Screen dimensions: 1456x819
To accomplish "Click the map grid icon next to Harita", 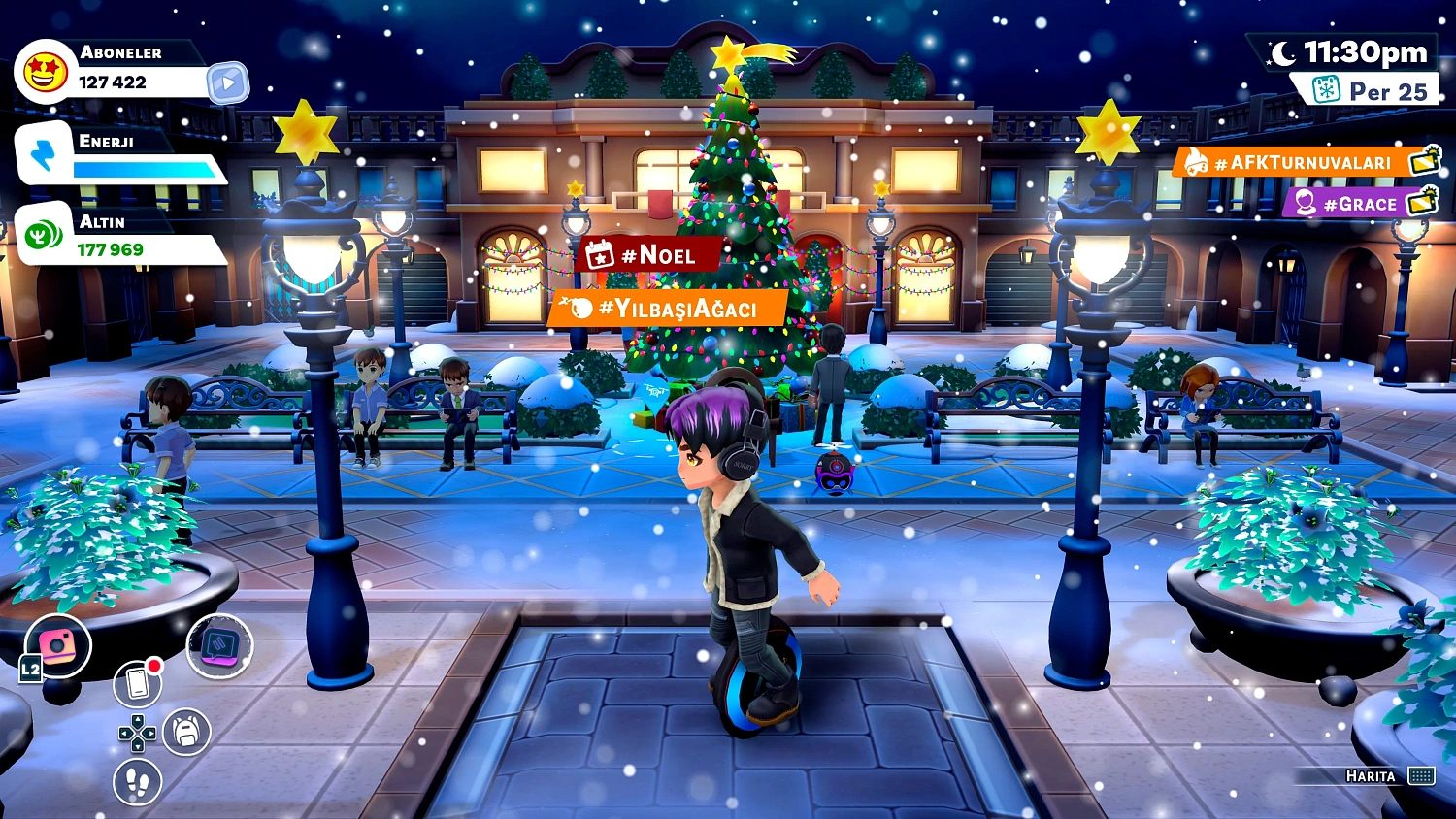I will tap(1421, 776).
